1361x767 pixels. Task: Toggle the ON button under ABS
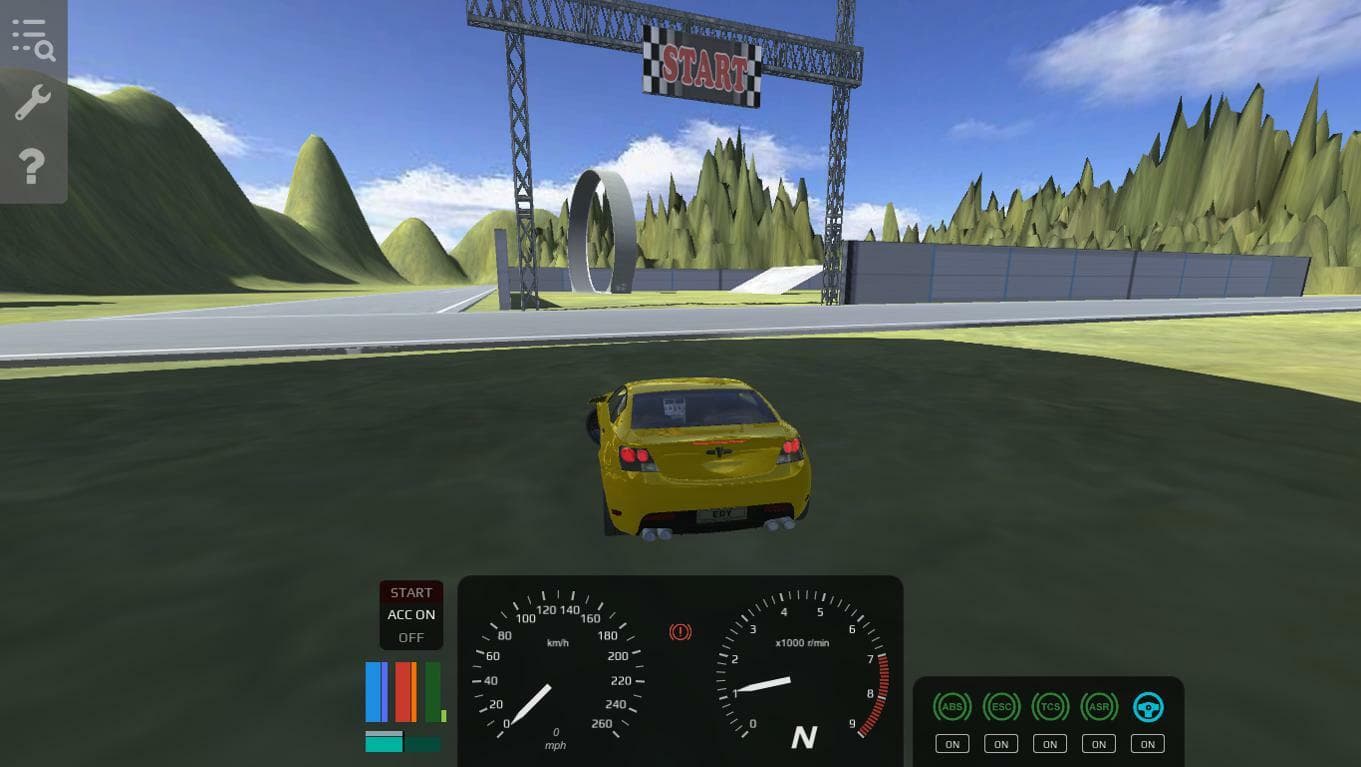coord(952,744)
